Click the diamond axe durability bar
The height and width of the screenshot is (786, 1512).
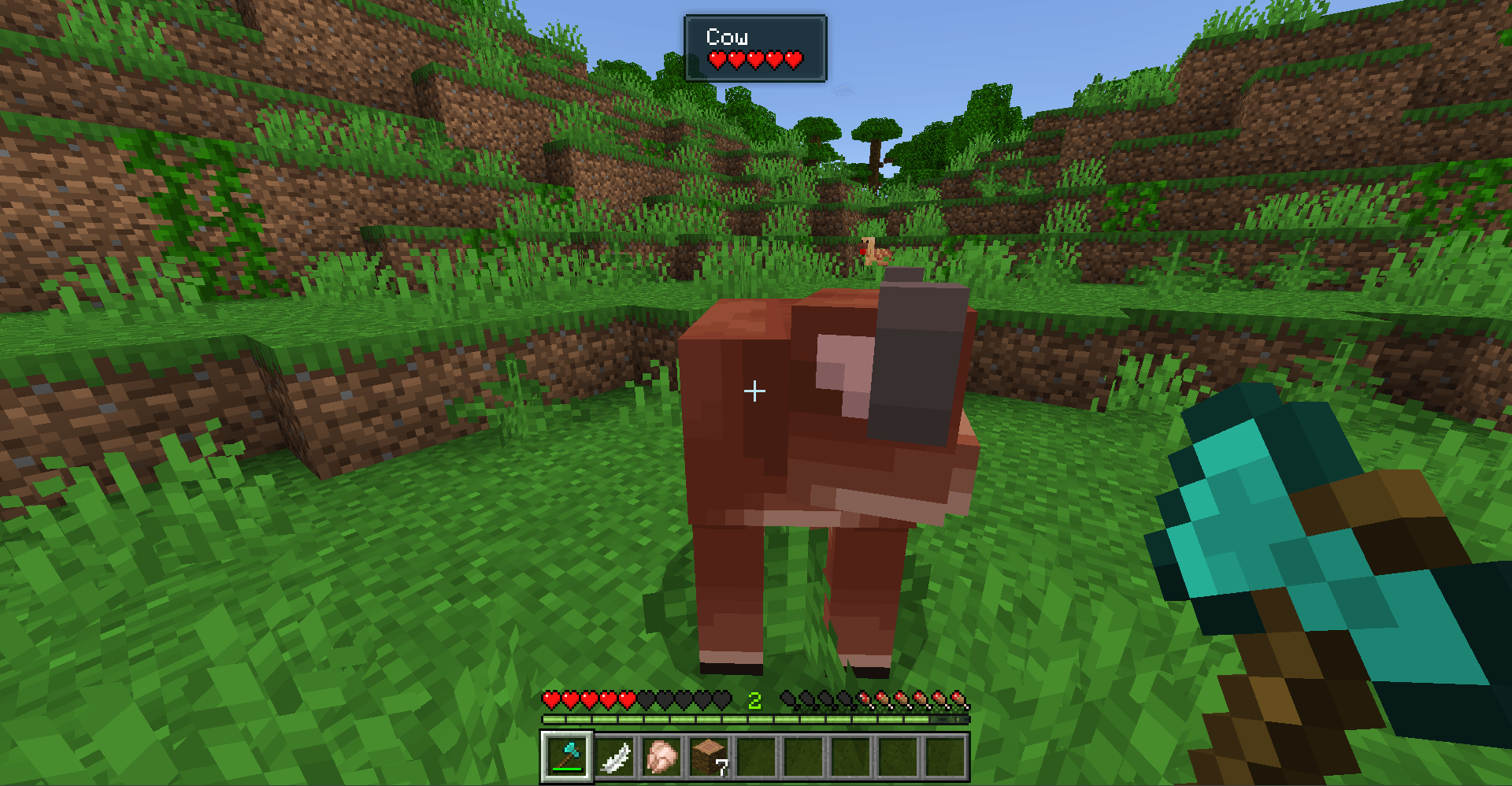pos(567,771)
